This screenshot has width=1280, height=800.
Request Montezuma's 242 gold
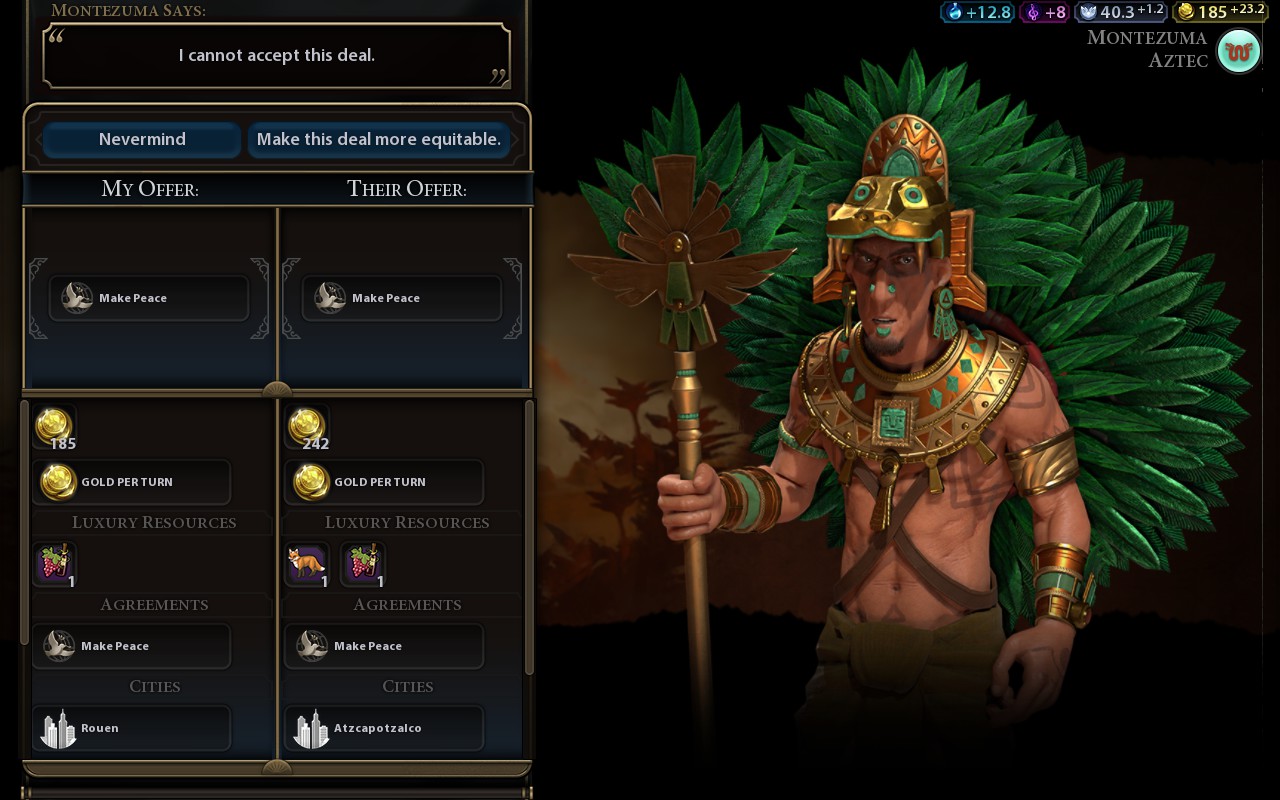tap(307, 427)
